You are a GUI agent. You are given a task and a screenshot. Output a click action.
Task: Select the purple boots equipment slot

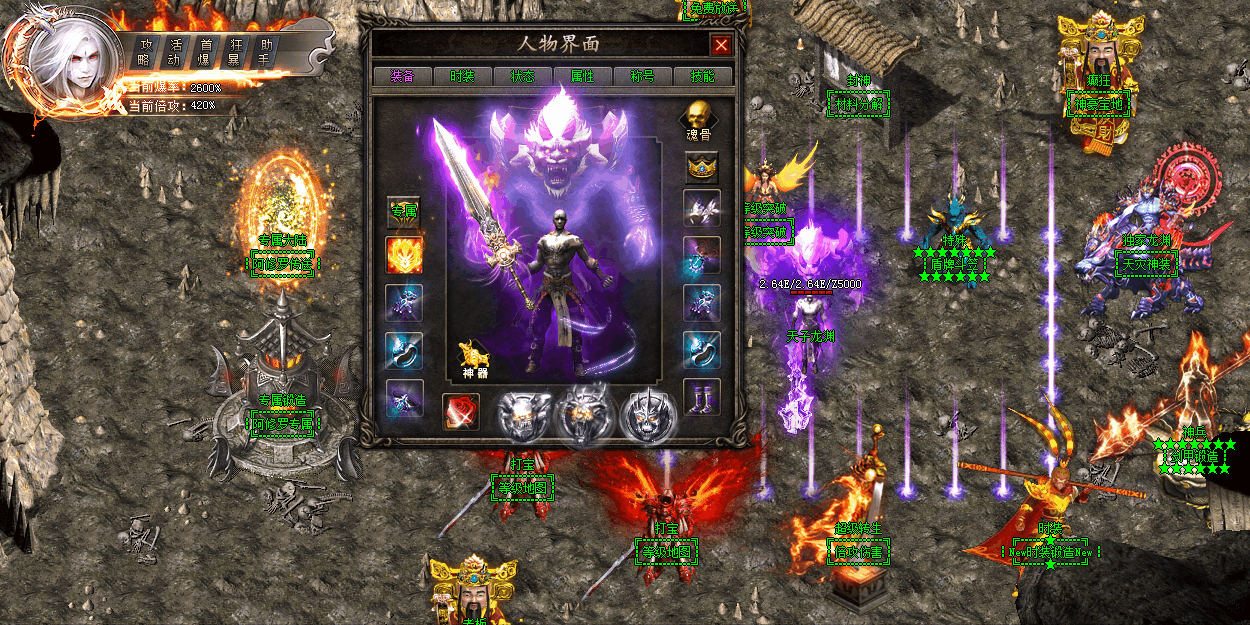(x=701, y=396)
